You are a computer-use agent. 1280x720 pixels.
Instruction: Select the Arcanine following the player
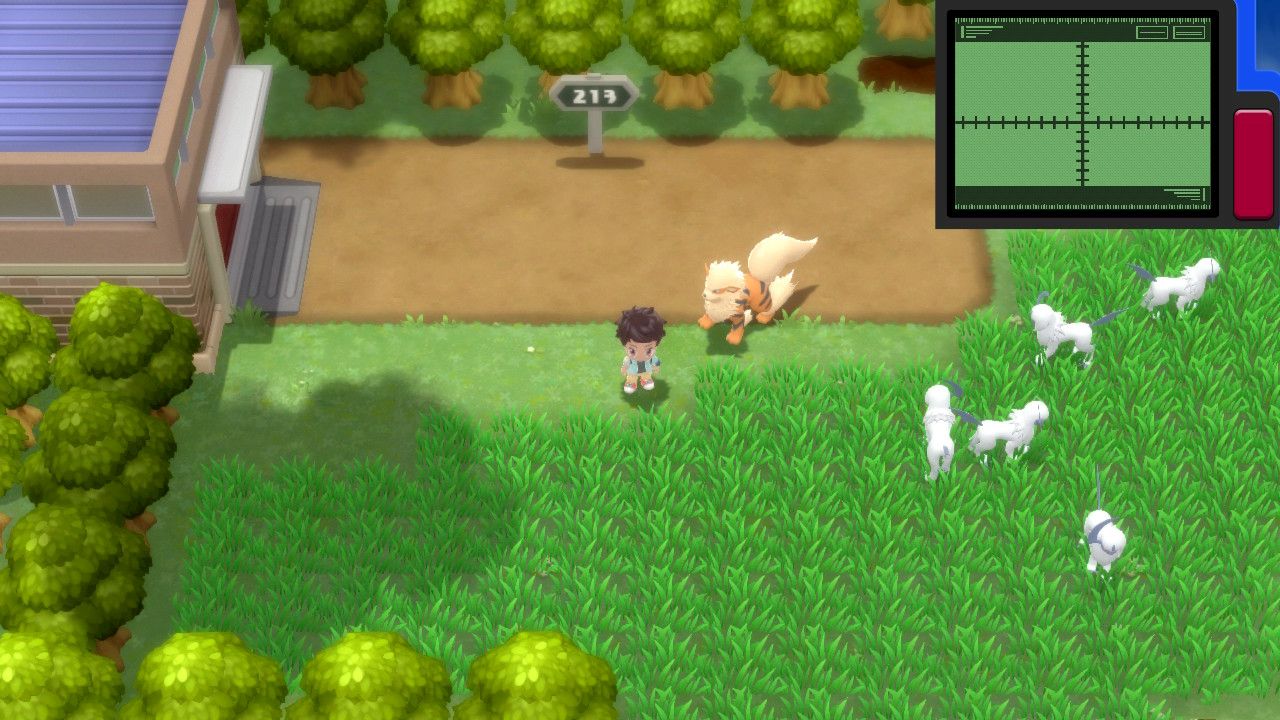[740, 295]
